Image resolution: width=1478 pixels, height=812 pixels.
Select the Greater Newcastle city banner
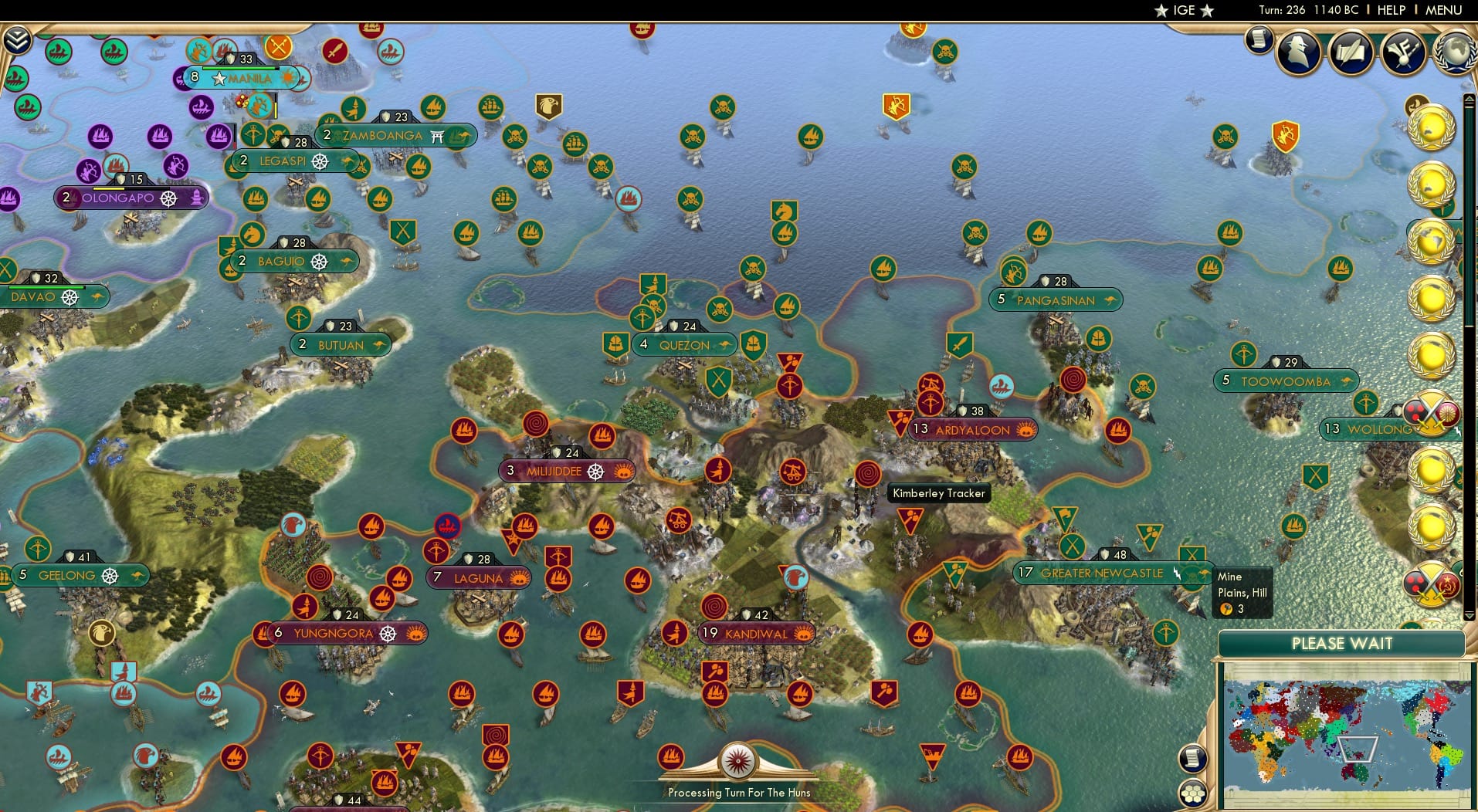tap(1103, 573)
